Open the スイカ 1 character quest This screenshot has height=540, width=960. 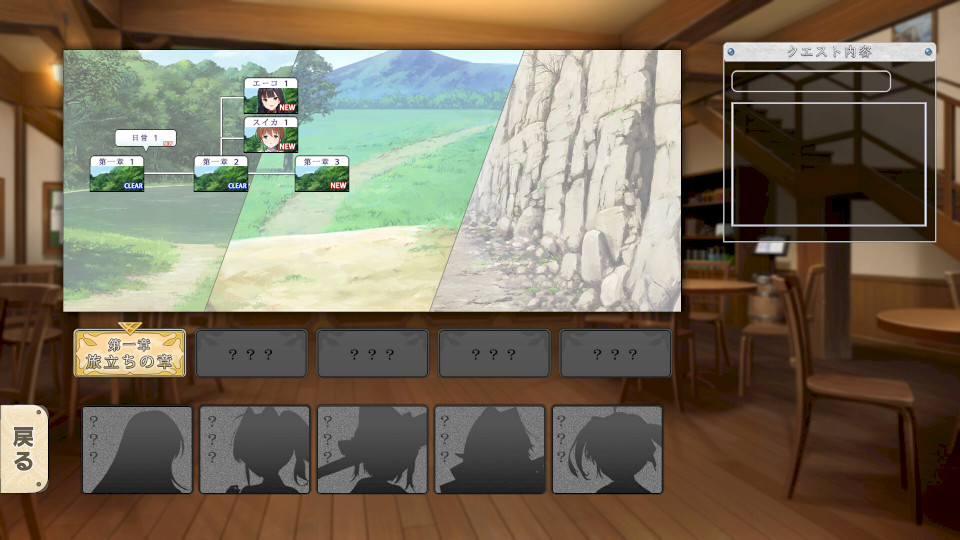click(x=271, y=135)
